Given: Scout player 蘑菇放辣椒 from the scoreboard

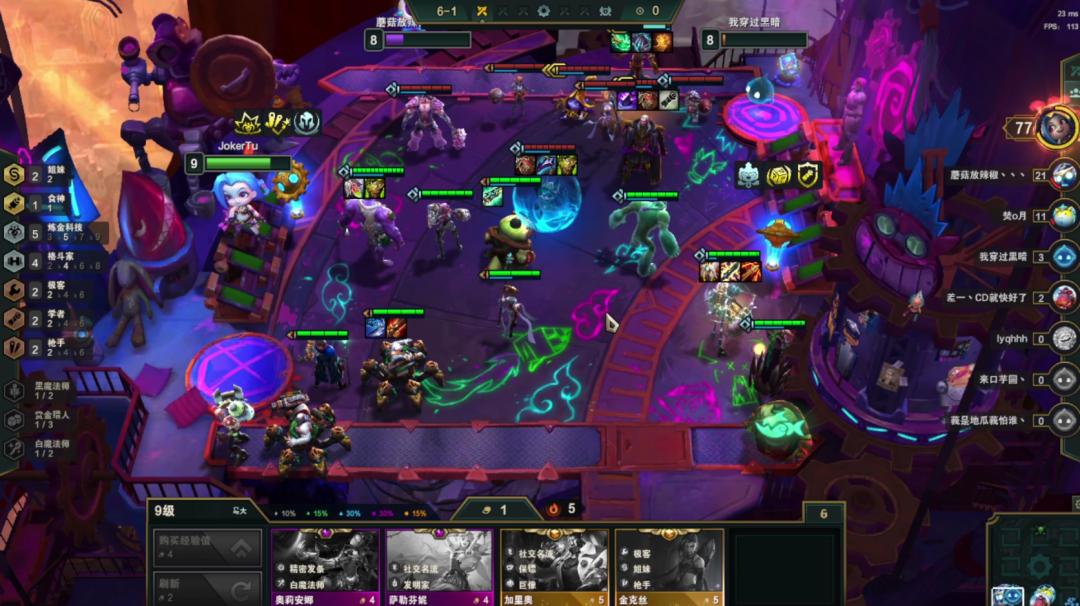Looking at the screenshot, I should [x=1064, y=174].
